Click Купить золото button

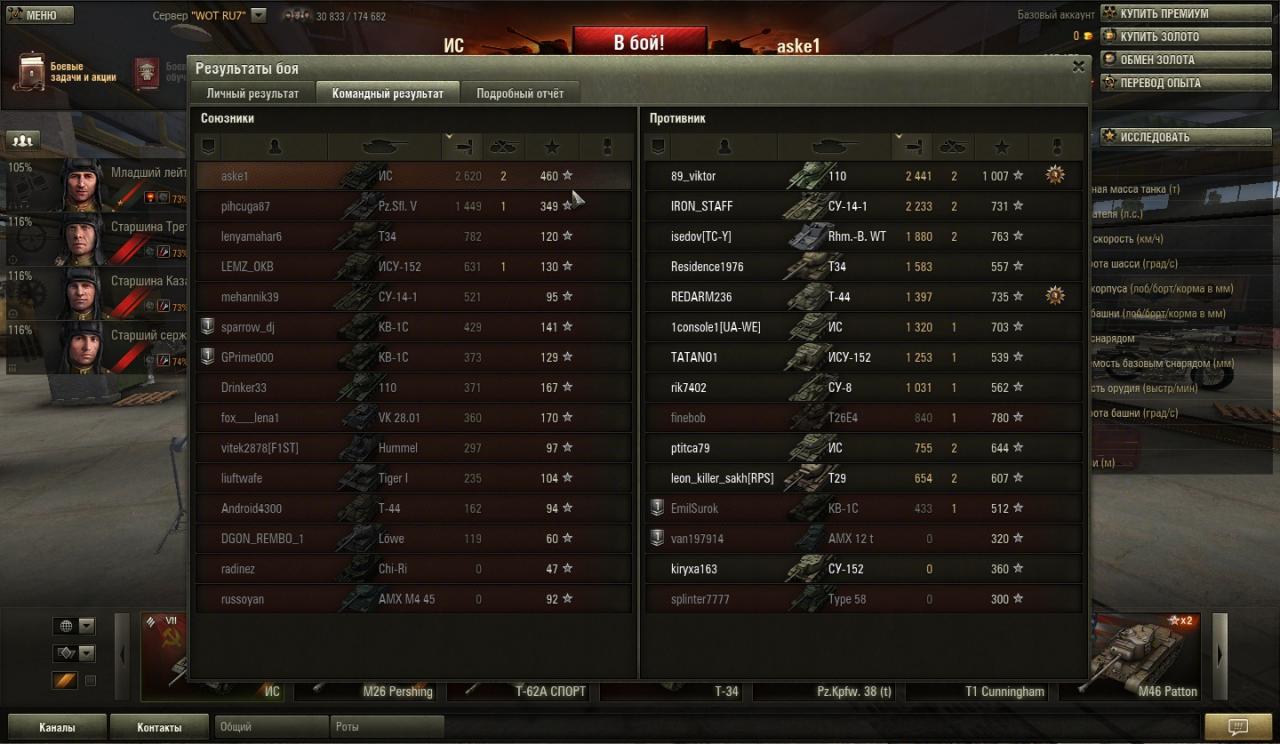[x=1158, y=37]
